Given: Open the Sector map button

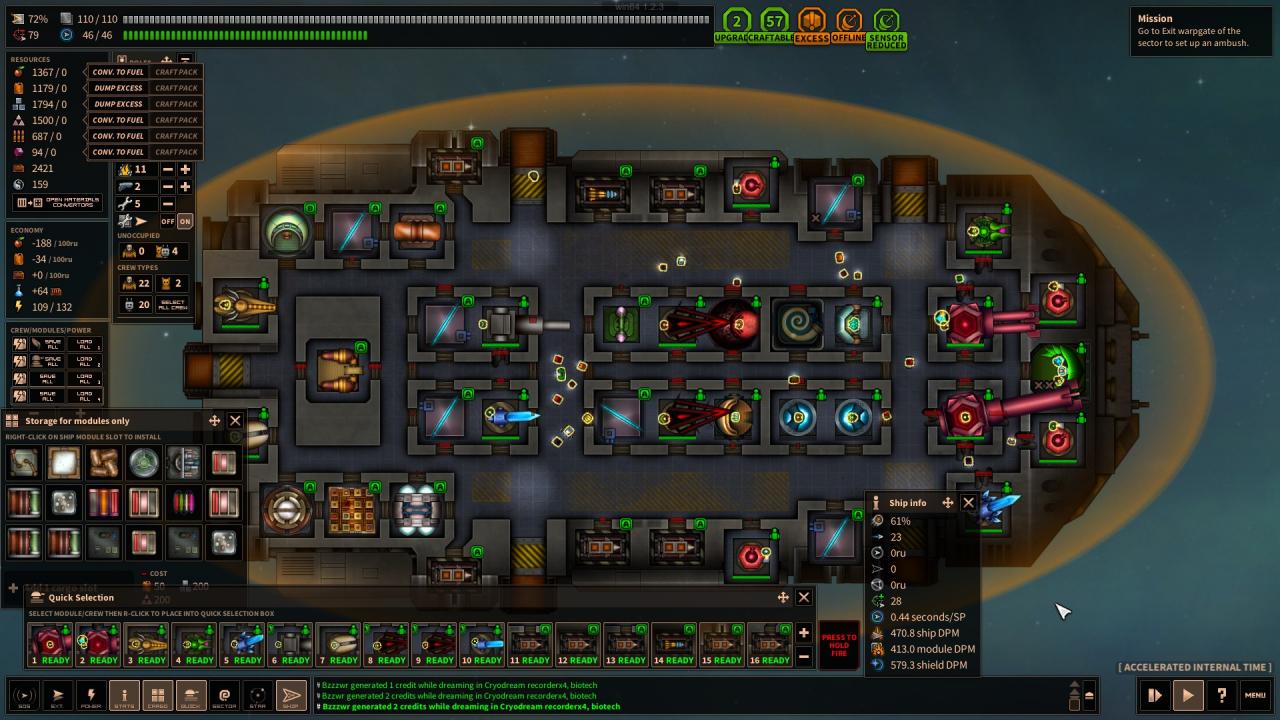Looking at the screenshot, I should (x=224, y=695).
